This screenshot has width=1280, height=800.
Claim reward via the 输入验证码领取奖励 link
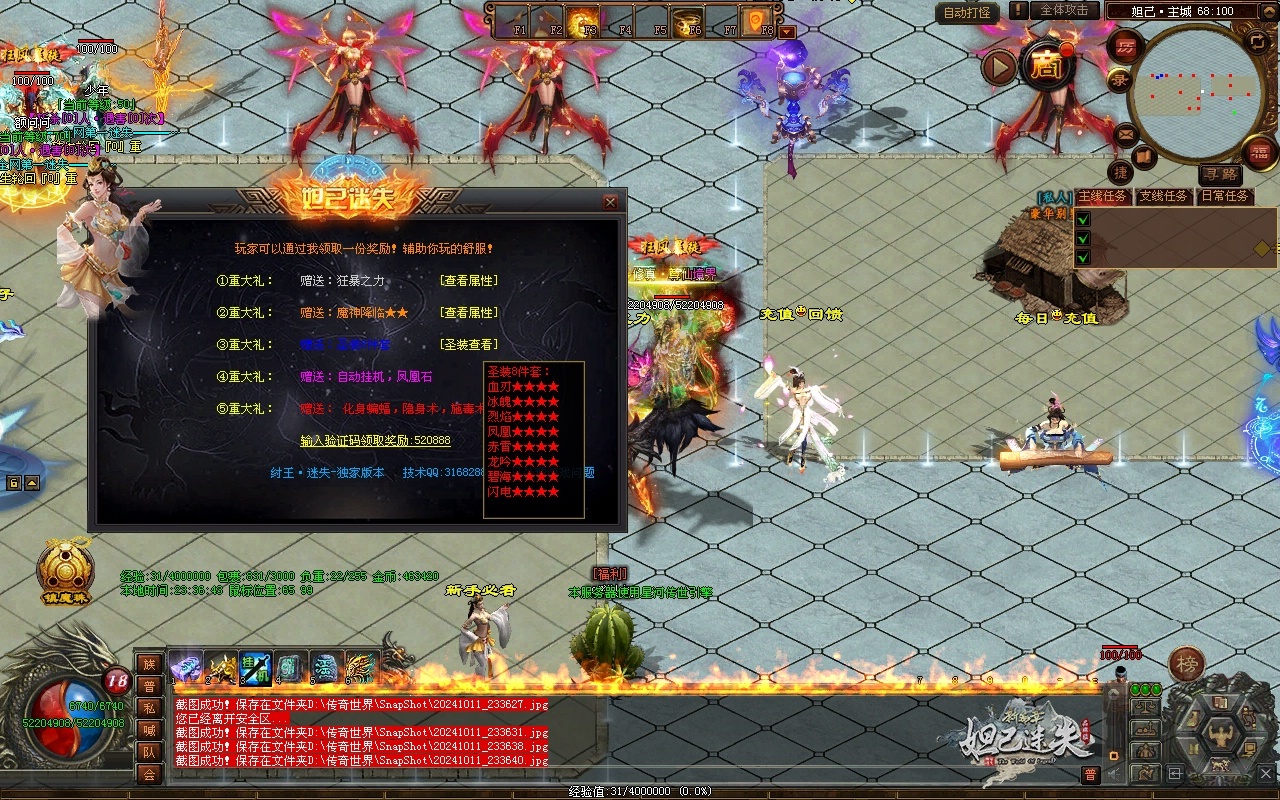[x=375, y=441]
